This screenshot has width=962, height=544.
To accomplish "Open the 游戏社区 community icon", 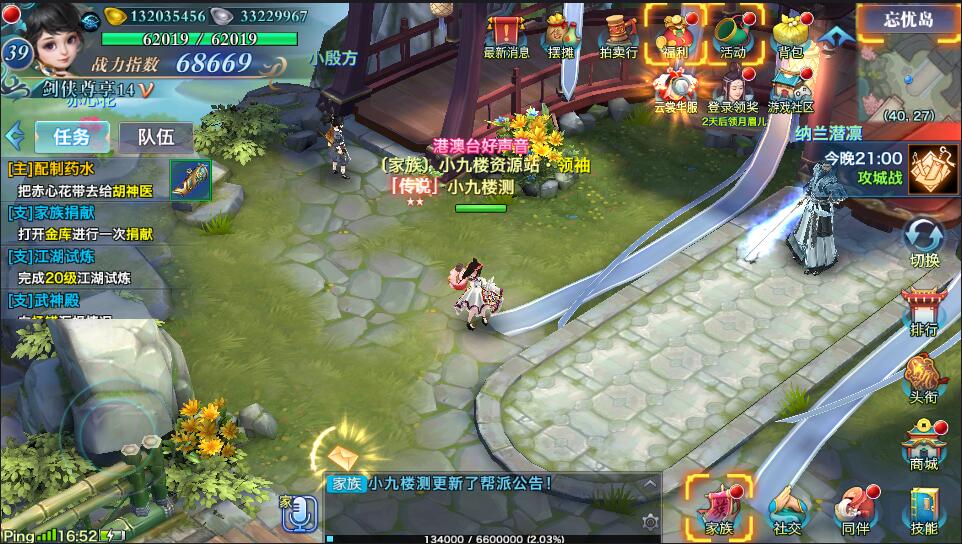I will coord(790,88).
